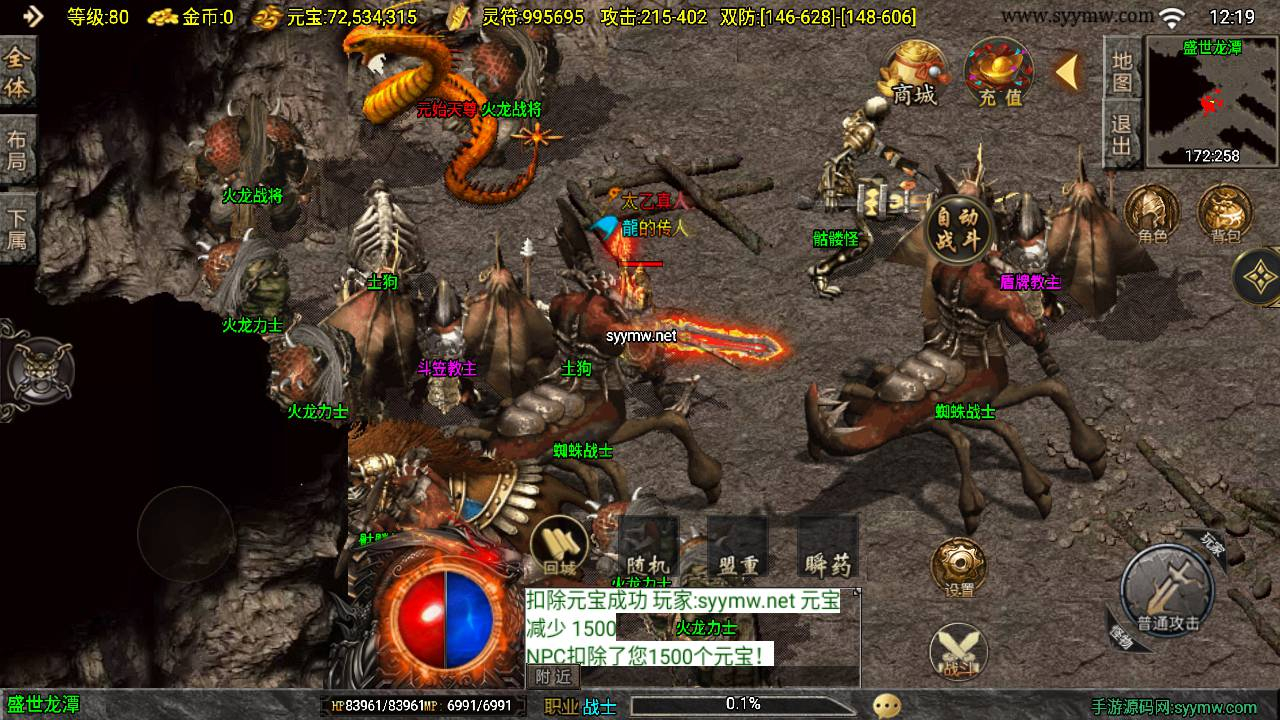Viewport: 1280px width, 720px height.
Task: Open the 背包 backpack
Action: point(1225,215)
